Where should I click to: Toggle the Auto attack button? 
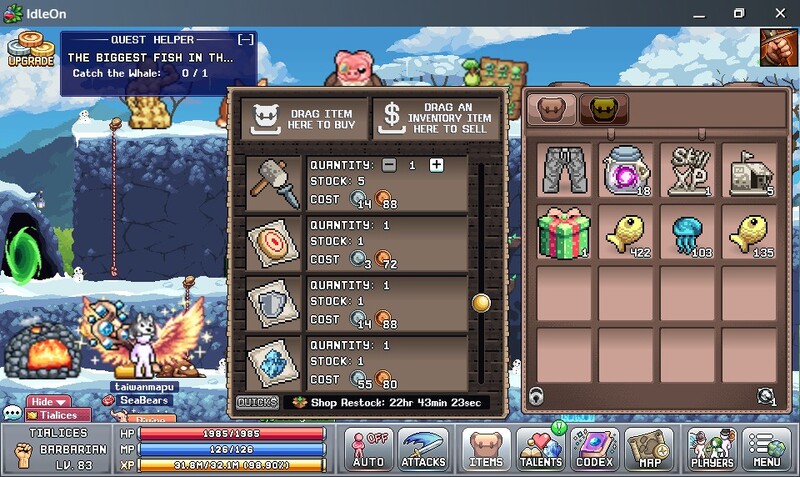click(x=369, y=449)
